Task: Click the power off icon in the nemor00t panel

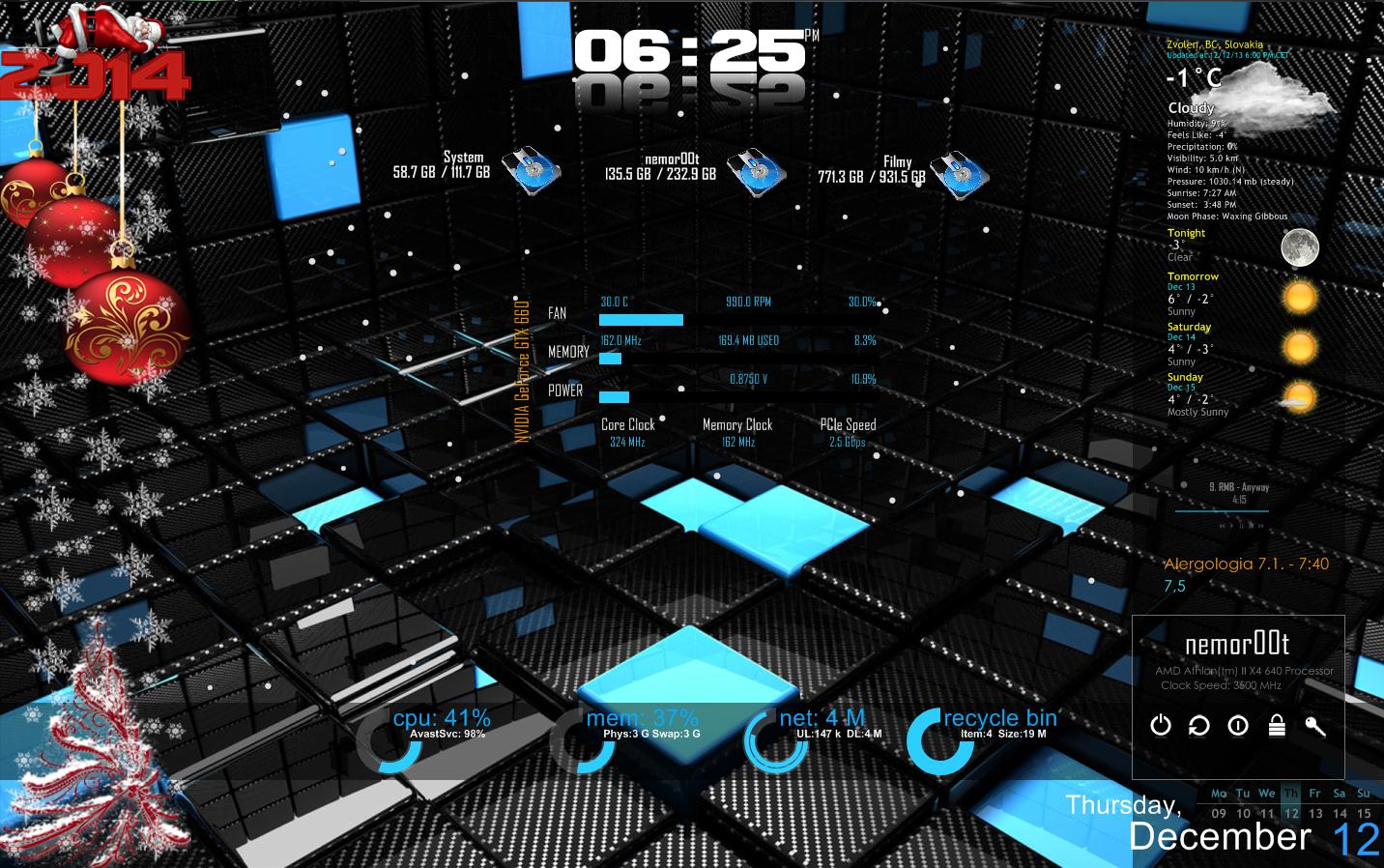Action: click(x=1161, y=726)
